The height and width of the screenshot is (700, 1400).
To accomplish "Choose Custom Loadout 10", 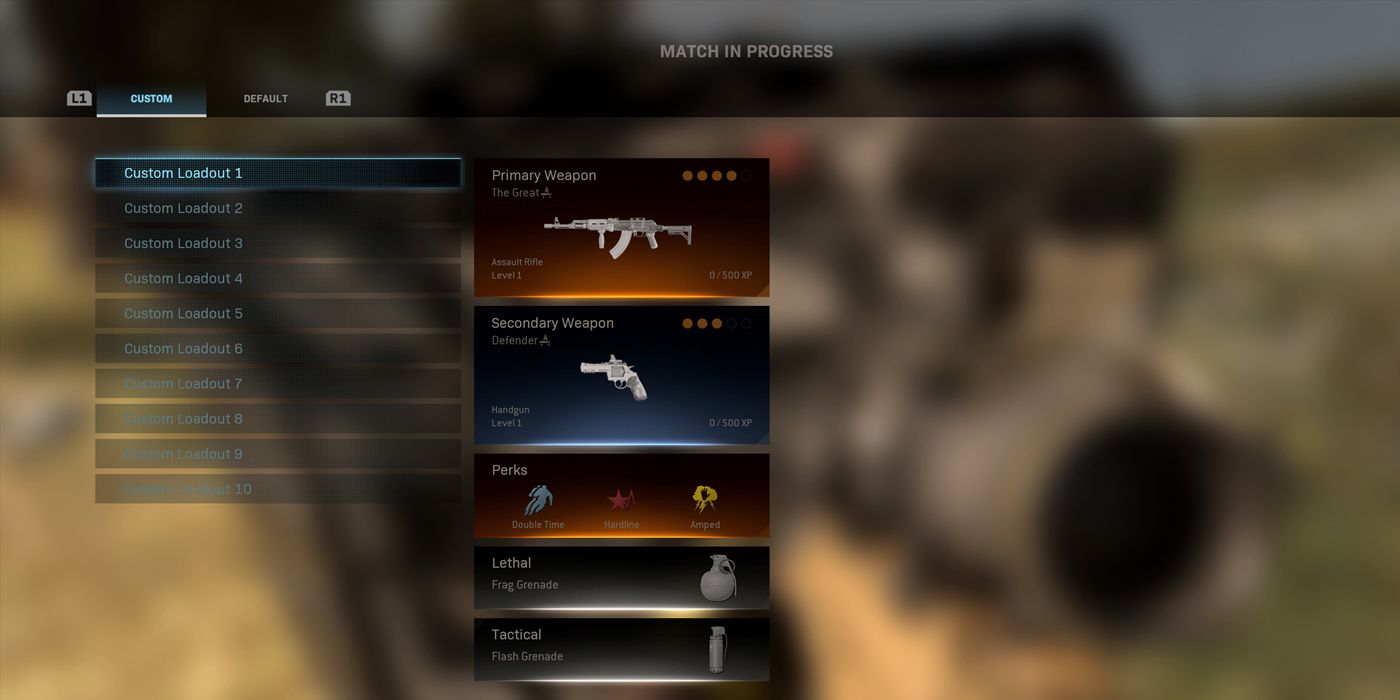I will tap(278, 489).
